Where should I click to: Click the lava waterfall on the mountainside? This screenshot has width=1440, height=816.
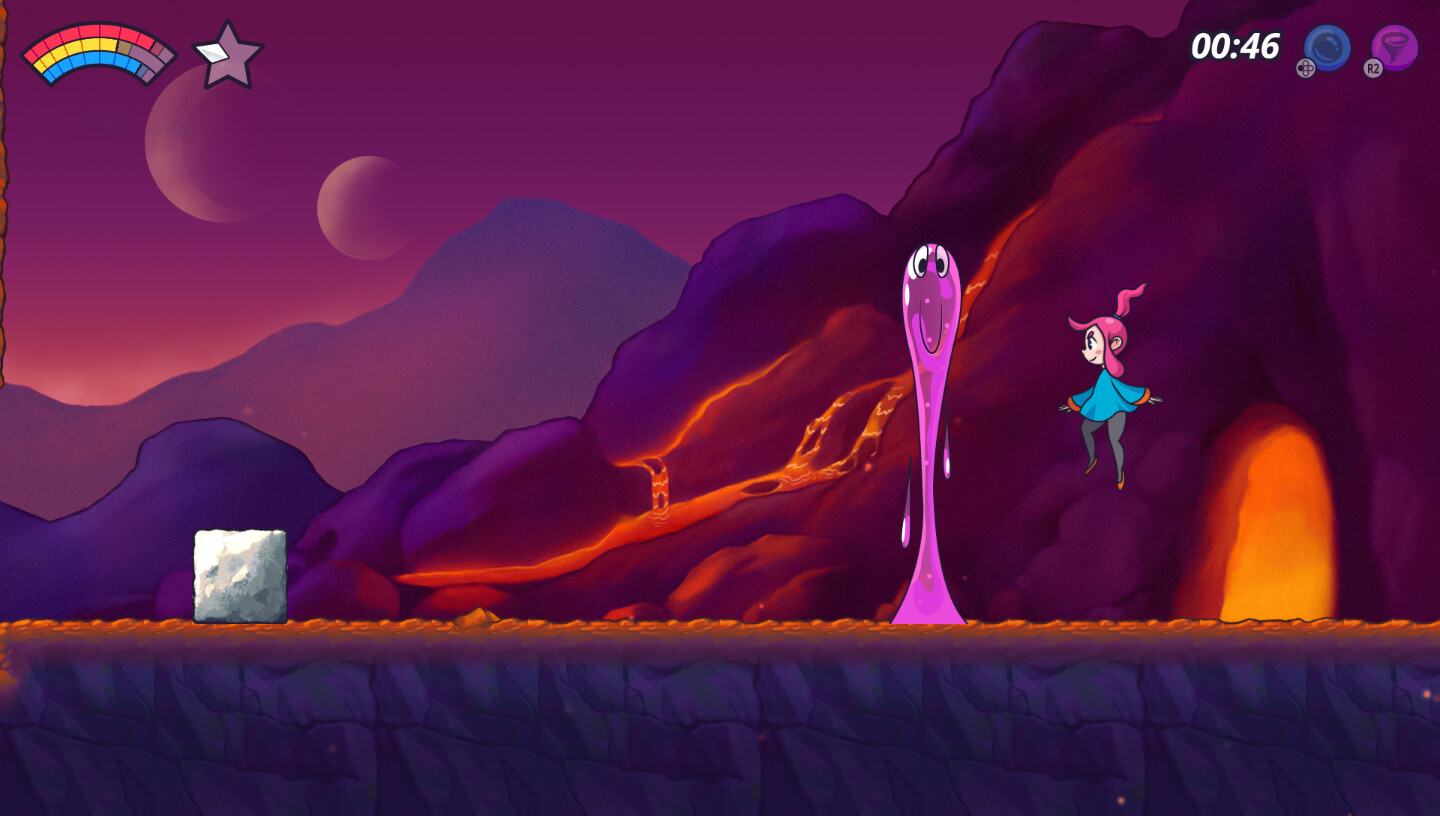point(661,485)
